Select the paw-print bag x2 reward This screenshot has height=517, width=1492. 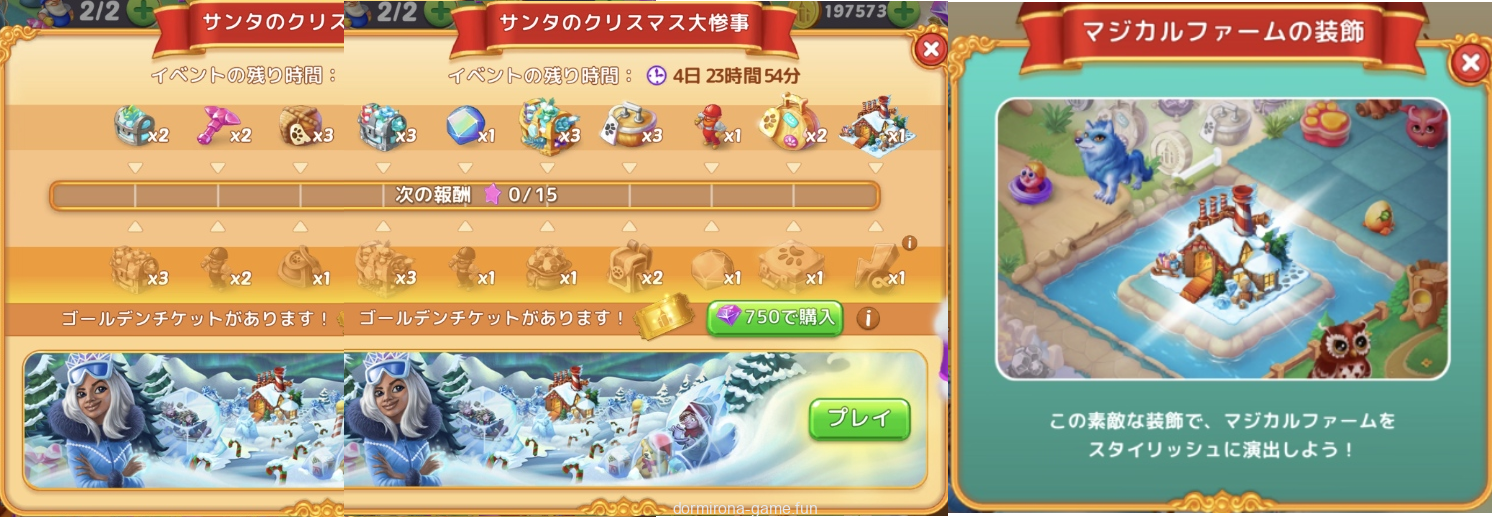[790, 127]
